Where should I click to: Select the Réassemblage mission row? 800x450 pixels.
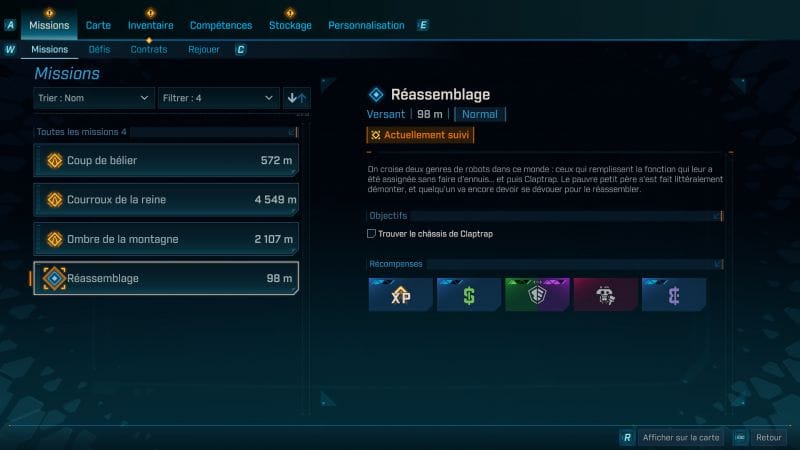166,279
